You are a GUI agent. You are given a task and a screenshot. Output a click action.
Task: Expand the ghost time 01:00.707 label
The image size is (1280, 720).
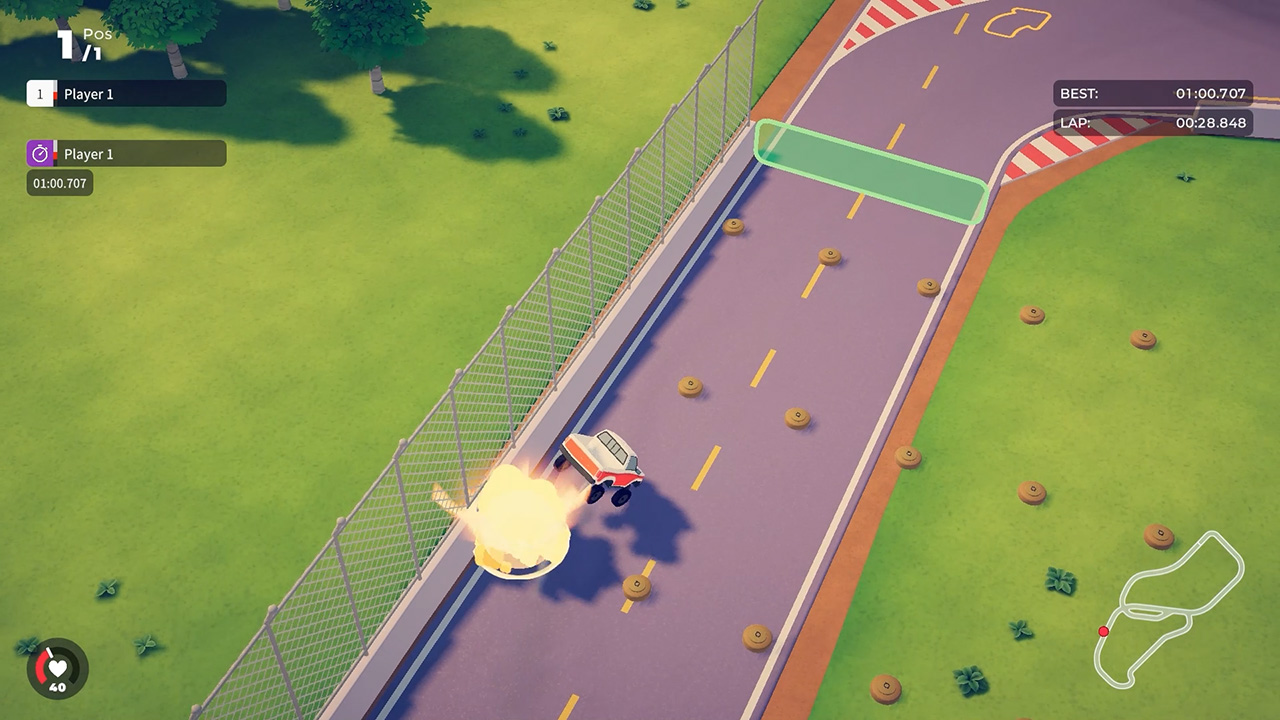point(59,183)
